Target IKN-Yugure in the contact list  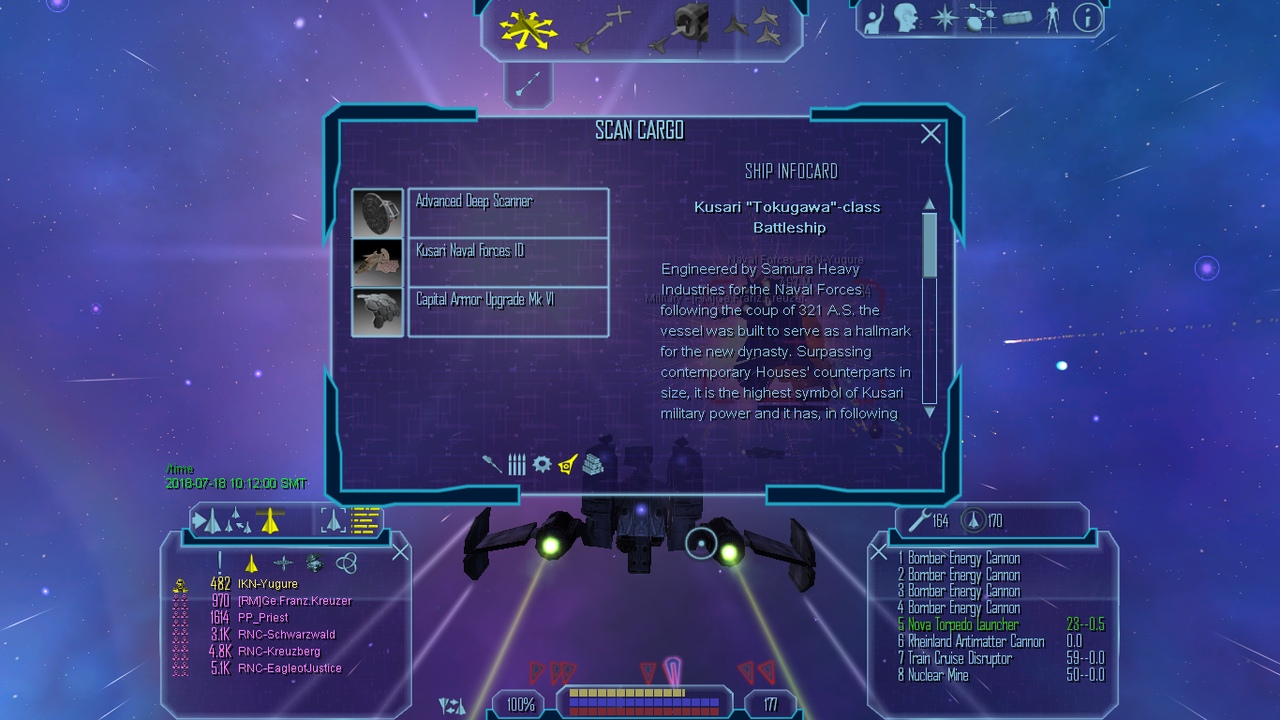[x=267, y=584]
